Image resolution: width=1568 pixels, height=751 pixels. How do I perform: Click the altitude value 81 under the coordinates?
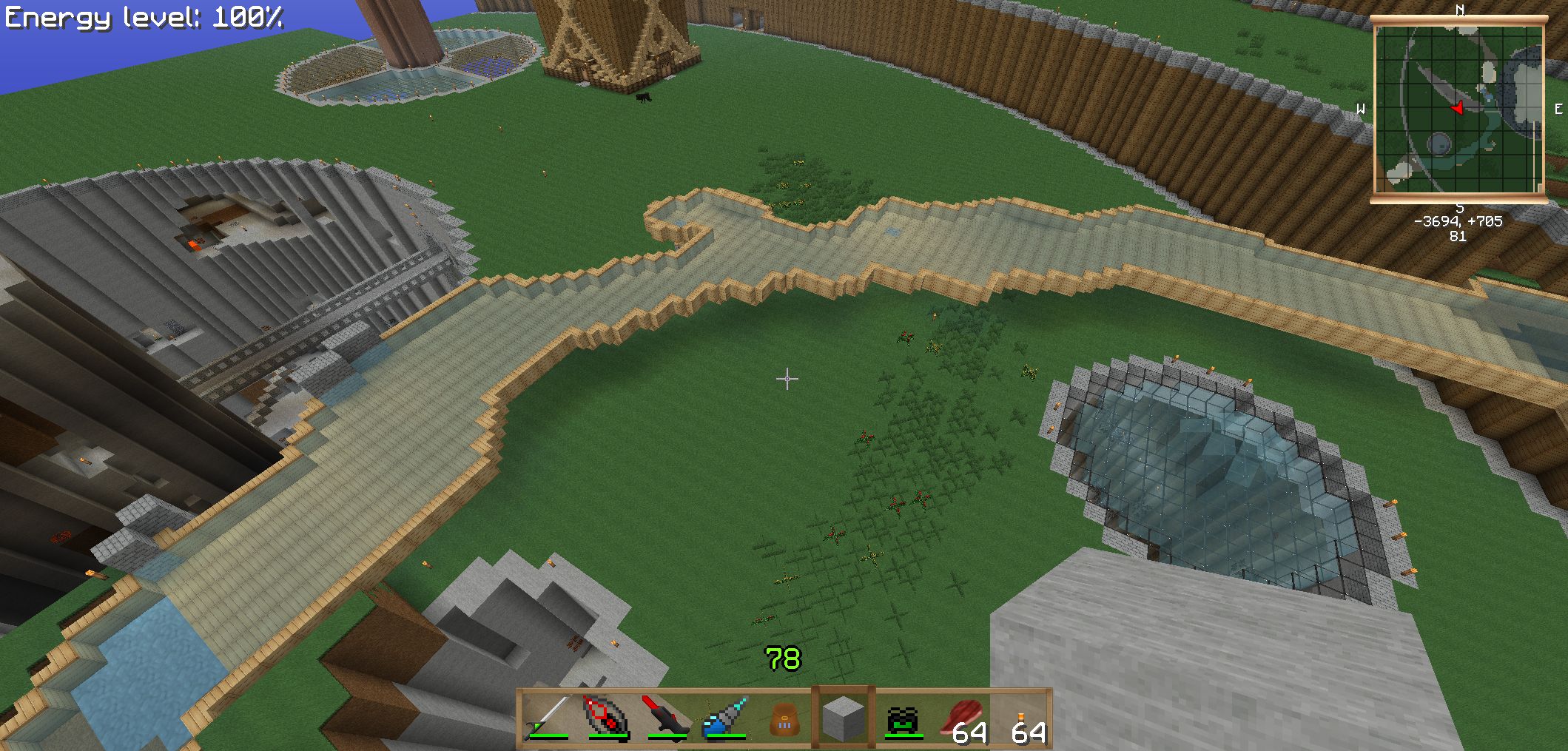click(1458, 235)
